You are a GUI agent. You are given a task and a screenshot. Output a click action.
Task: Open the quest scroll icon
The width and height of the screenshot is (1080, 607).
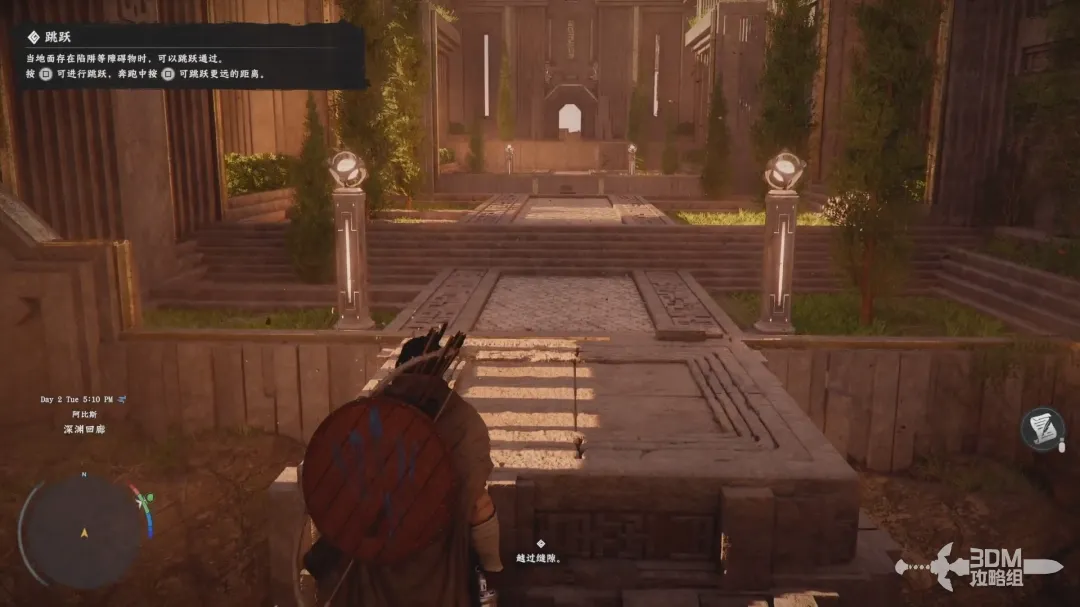pos(1042,429)
